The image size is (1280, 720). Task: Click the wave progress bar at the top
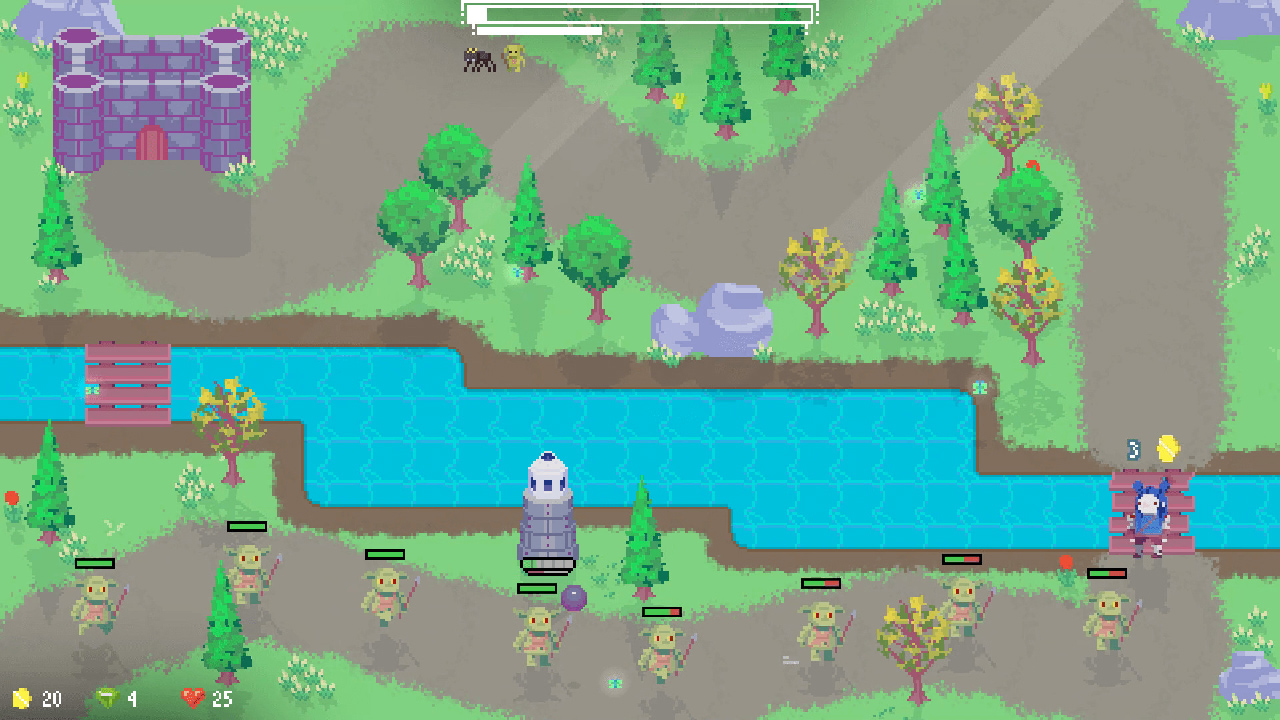[640, 14]
